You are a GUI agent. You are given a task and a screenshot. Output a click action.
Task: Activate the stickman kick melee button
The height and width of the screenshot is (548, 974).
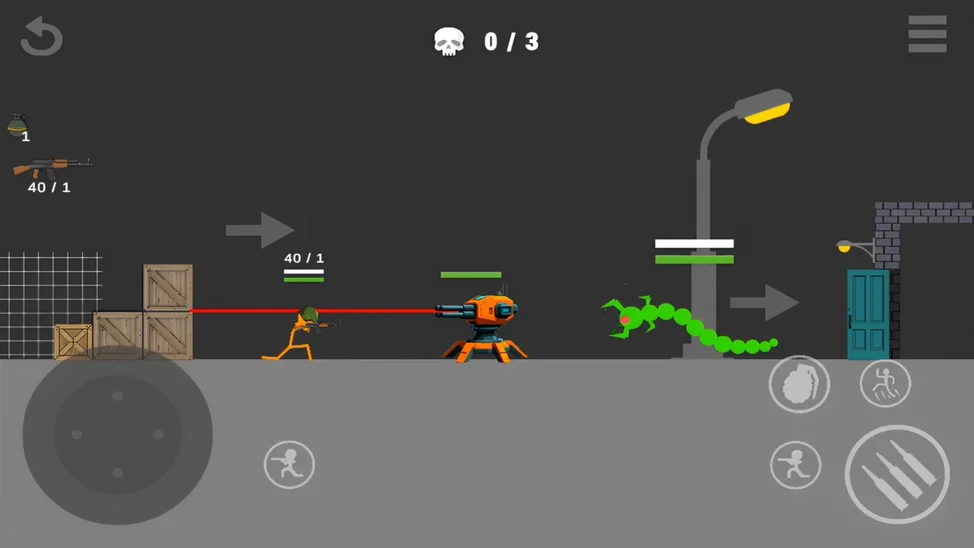885,383
